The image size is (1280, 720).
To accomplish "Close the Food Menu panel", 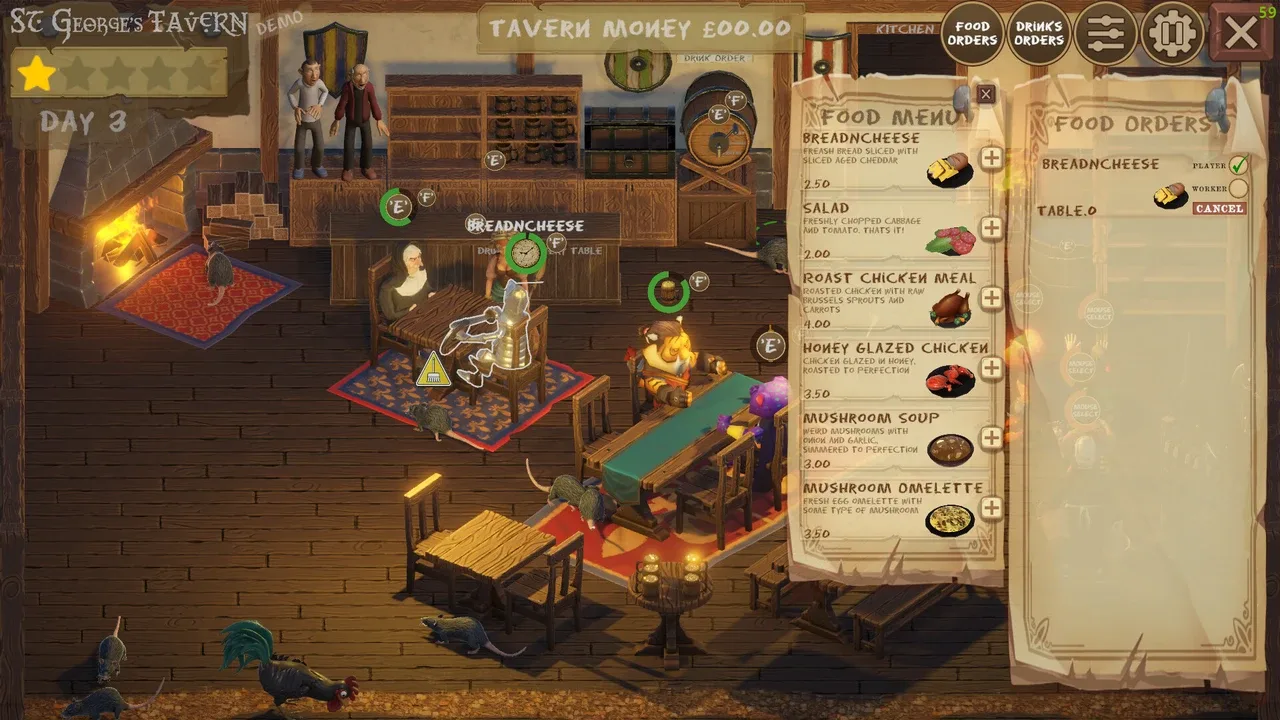I will coord(986,95).
